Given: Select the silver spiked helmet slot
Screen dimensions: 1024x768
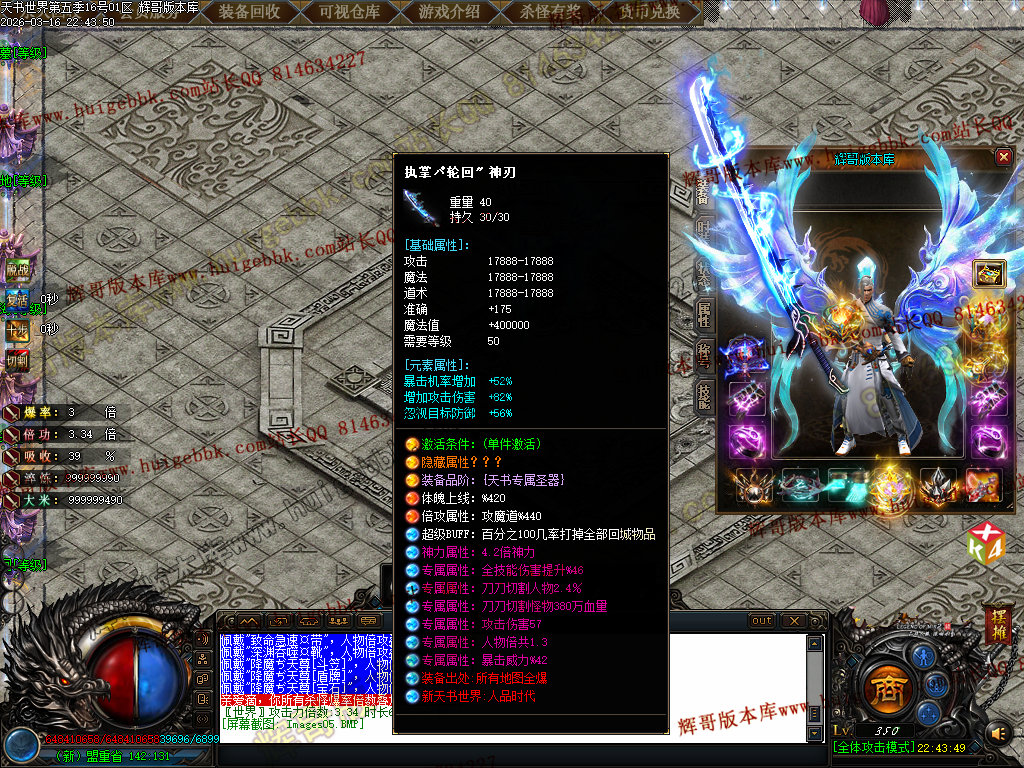Looking at the screenshot, I should click(x=938, y=485).
